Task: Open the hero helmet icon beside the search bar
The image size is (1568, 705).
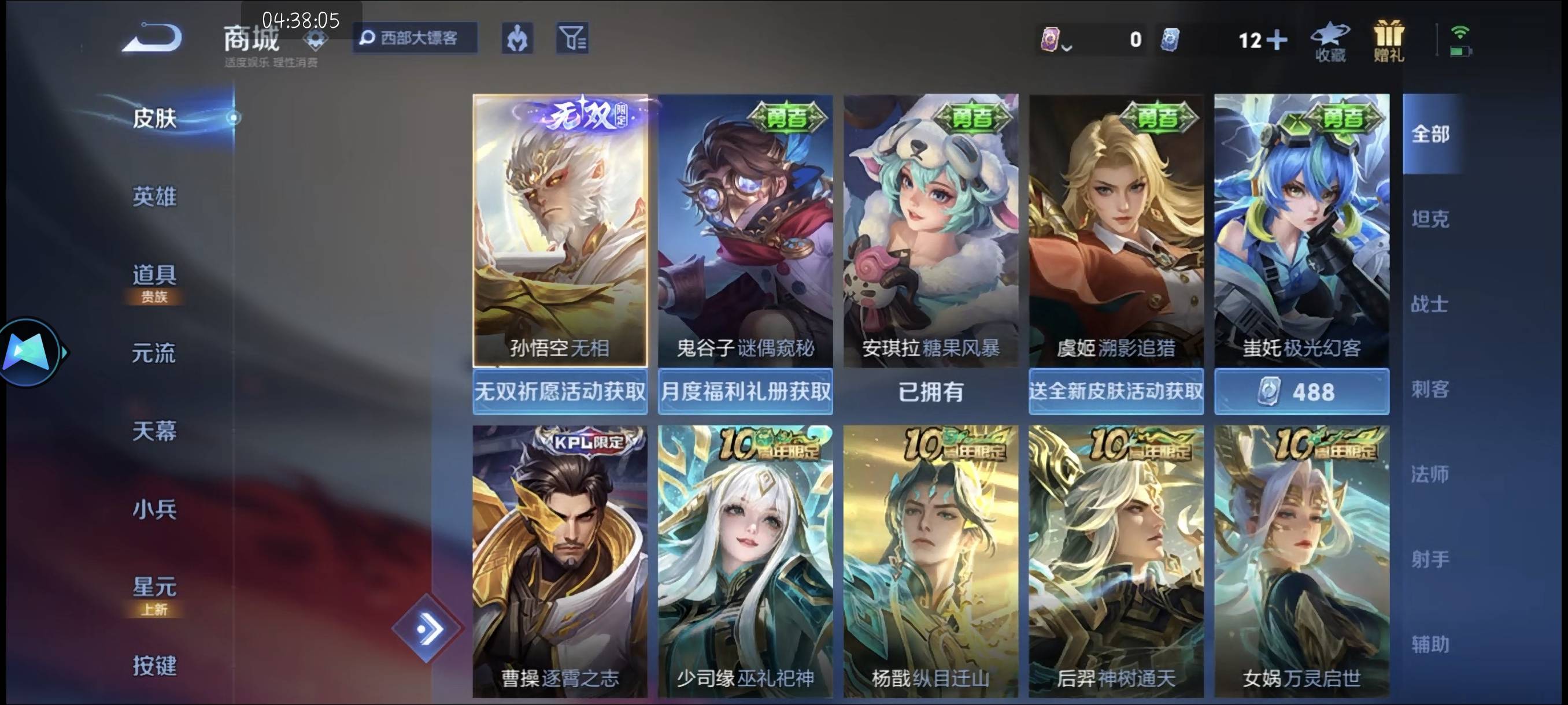Action: 517,38
